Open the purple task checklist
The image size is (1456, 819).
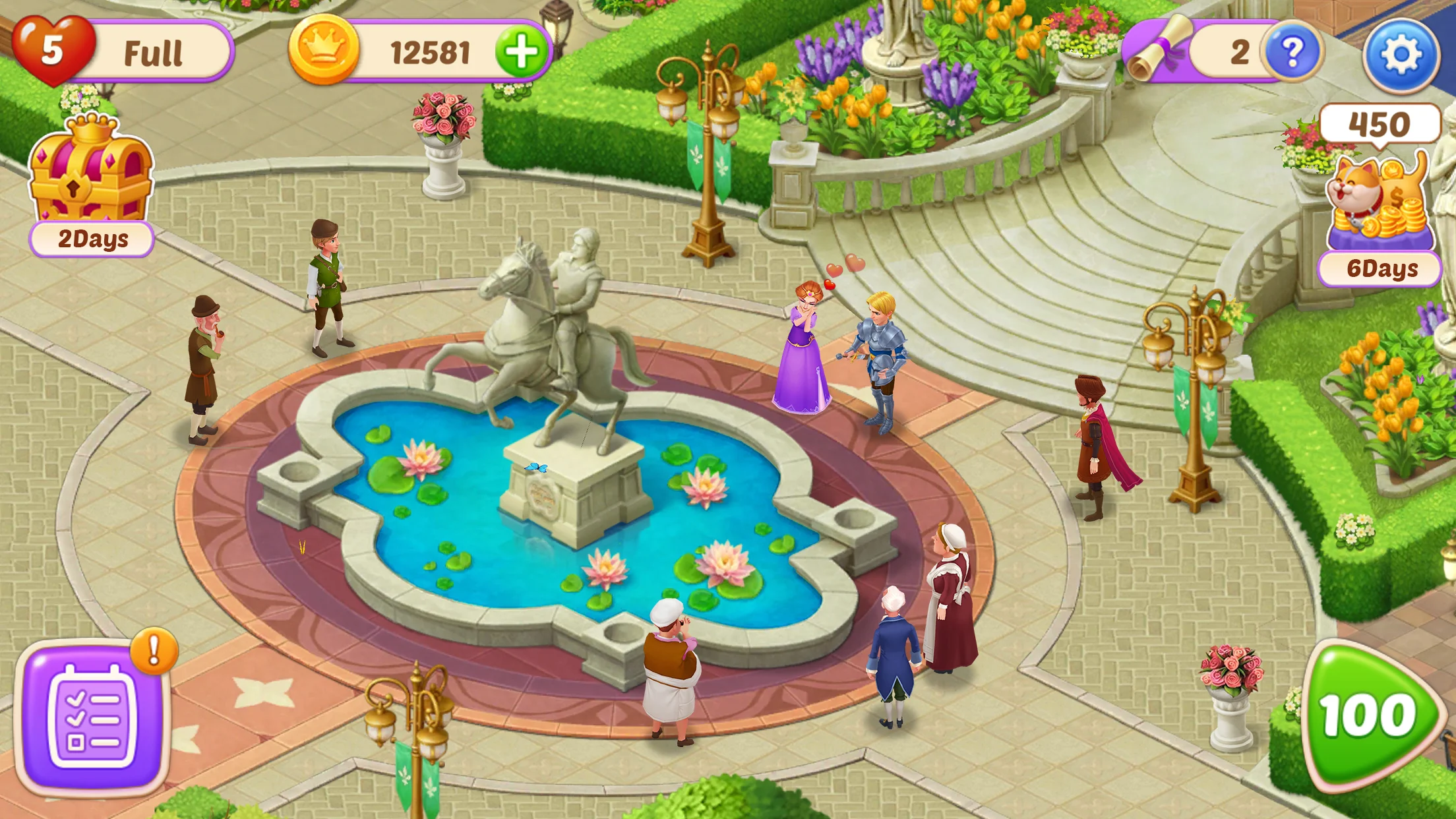click(92, 717)
